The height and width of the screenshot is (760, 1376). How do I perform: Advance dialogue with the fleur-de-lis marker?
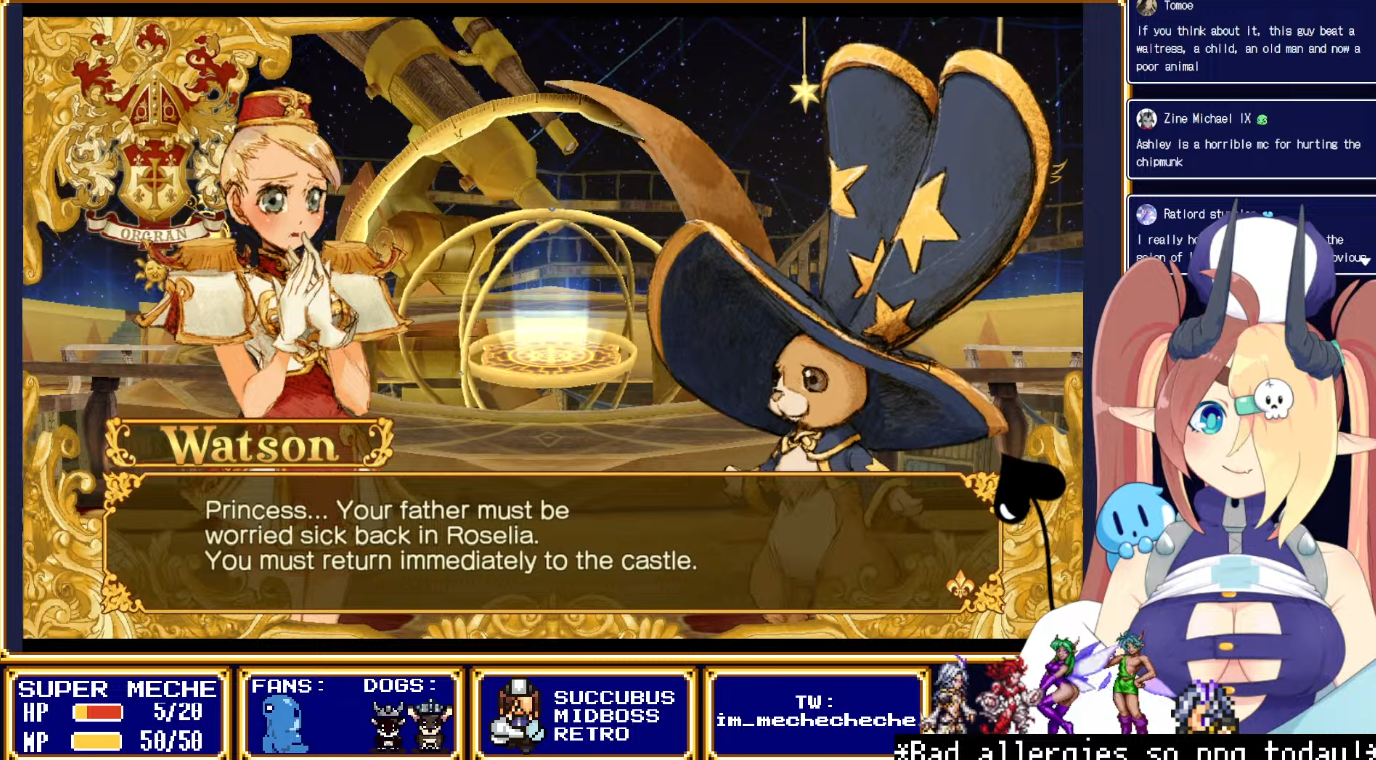tap(960, 587)
